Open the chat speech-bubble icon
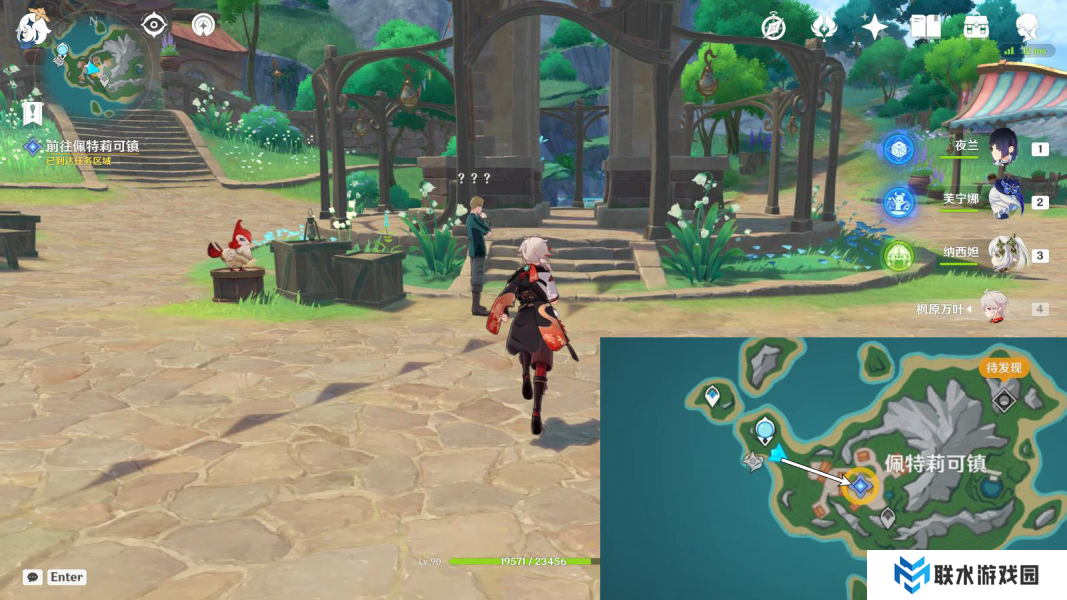This screenshot has height=600, width=1067. 33,577
